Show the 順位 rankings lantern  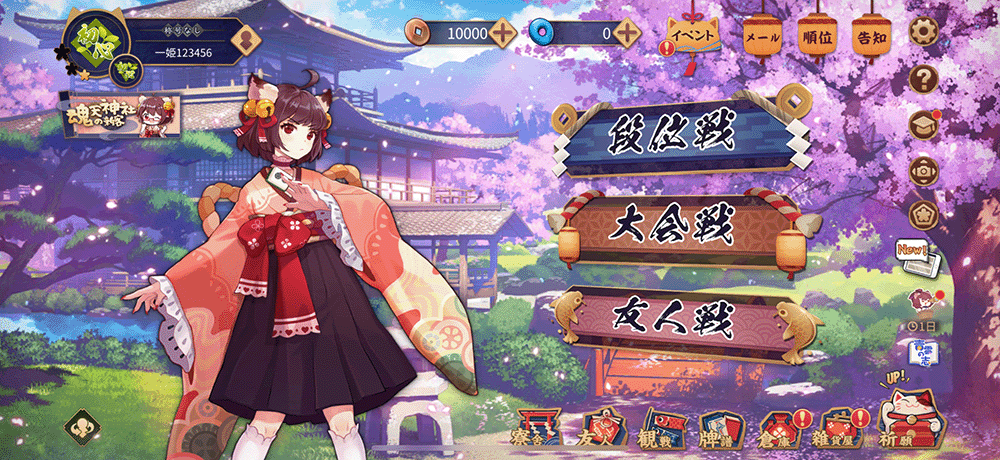click(817, 36)
